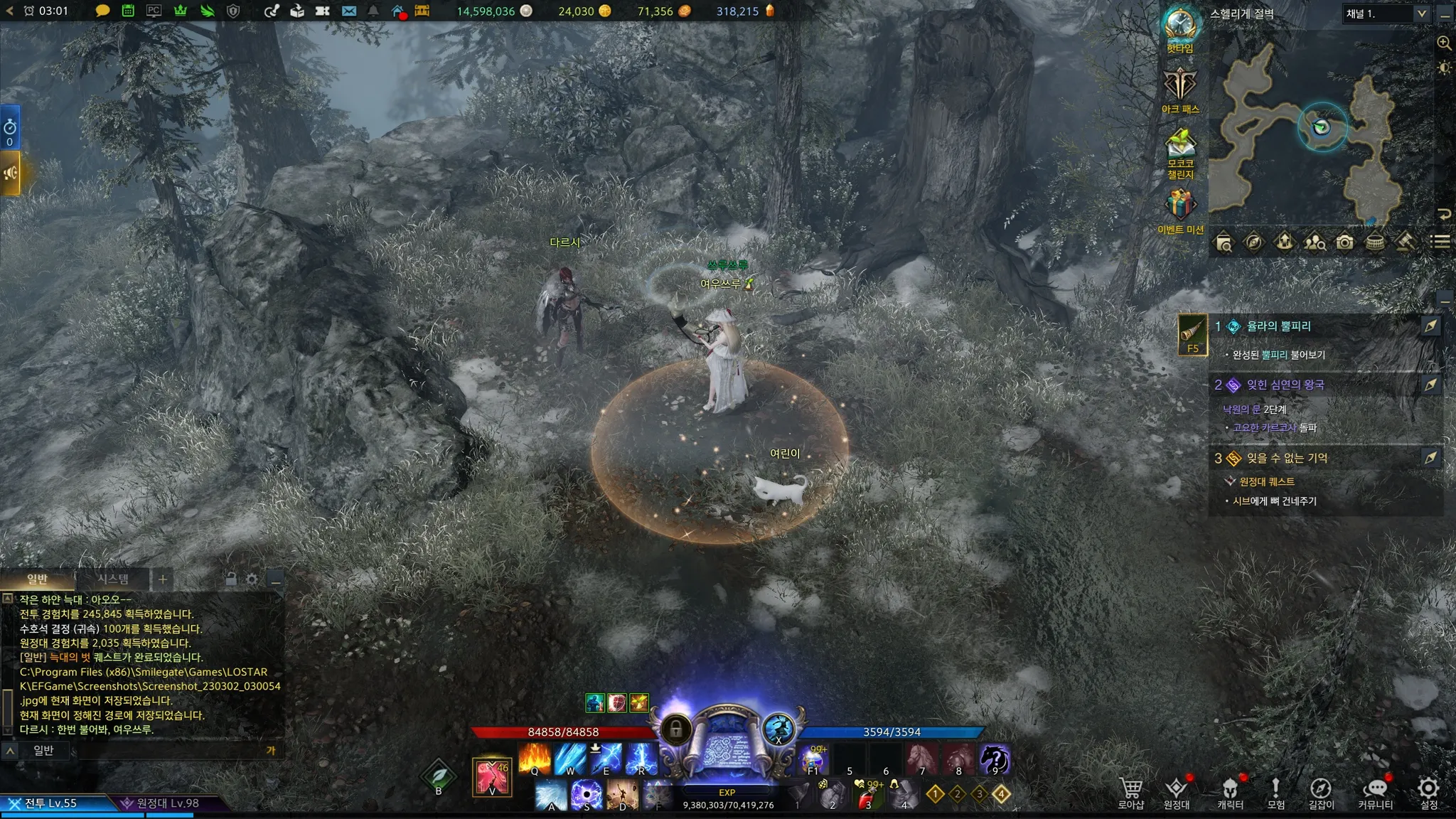Click the minimap zoom magnifier button

[x=1444, y=43]
